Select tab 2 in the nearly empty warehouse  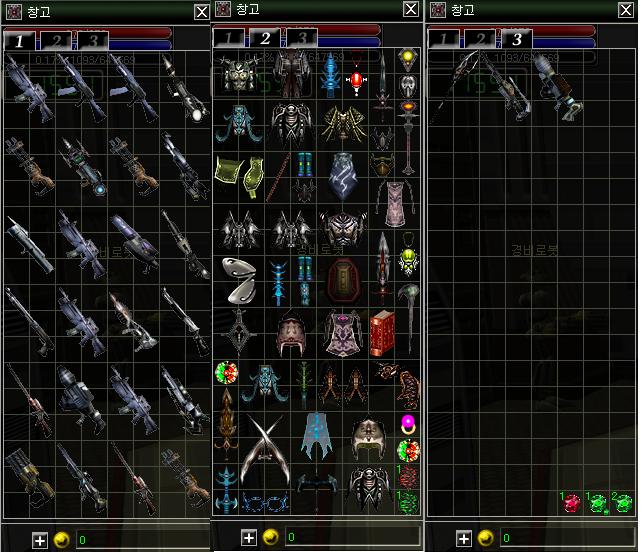point(480,41)
